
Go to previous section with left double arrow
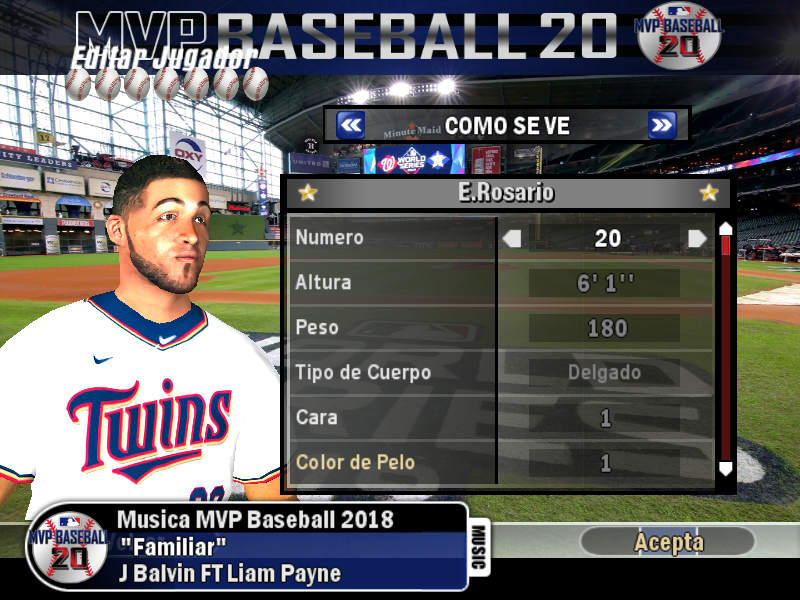(350, 125)
